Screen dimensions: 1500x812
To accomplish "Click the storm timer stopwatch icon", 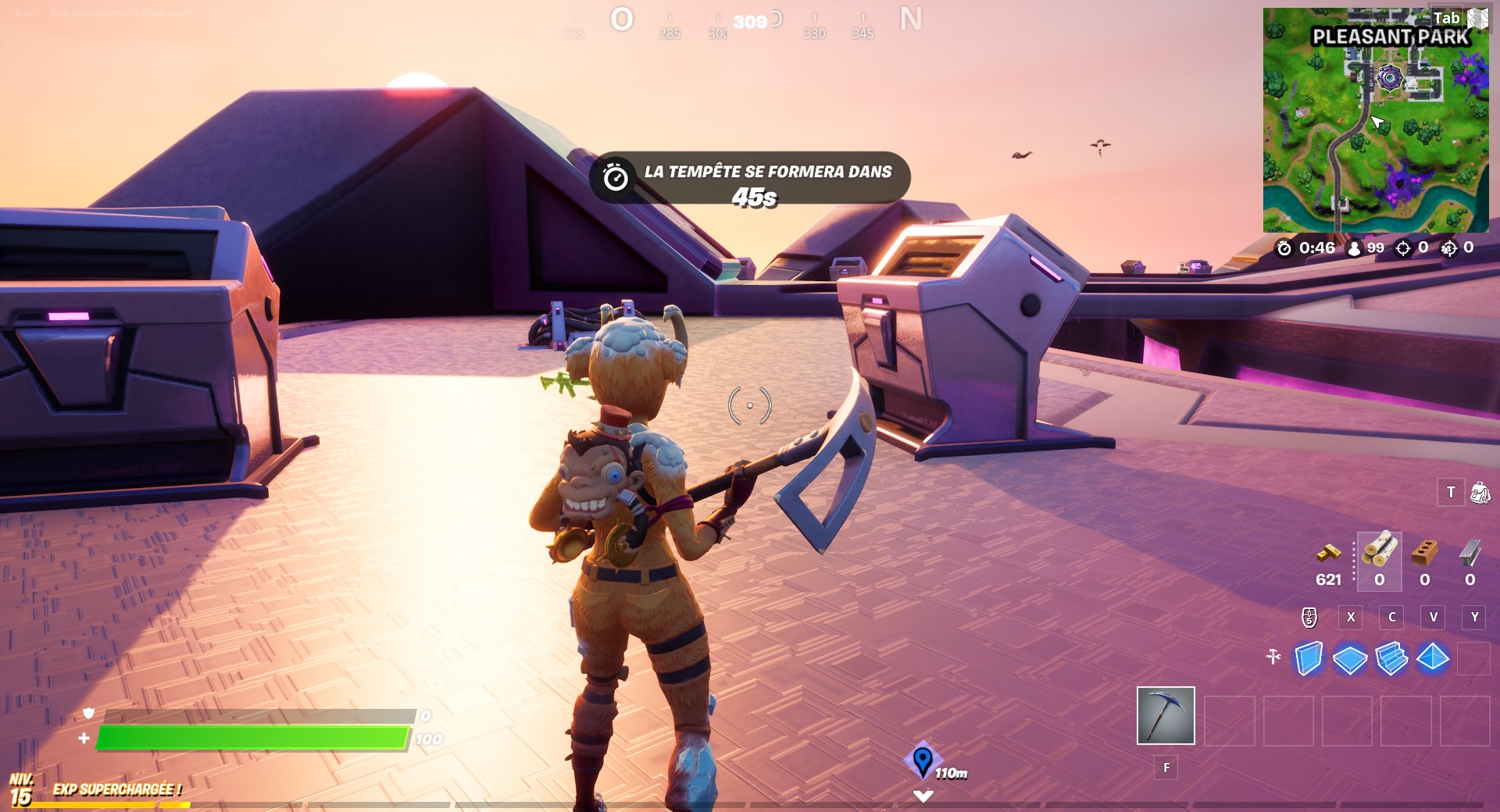I will (1284, 249).
